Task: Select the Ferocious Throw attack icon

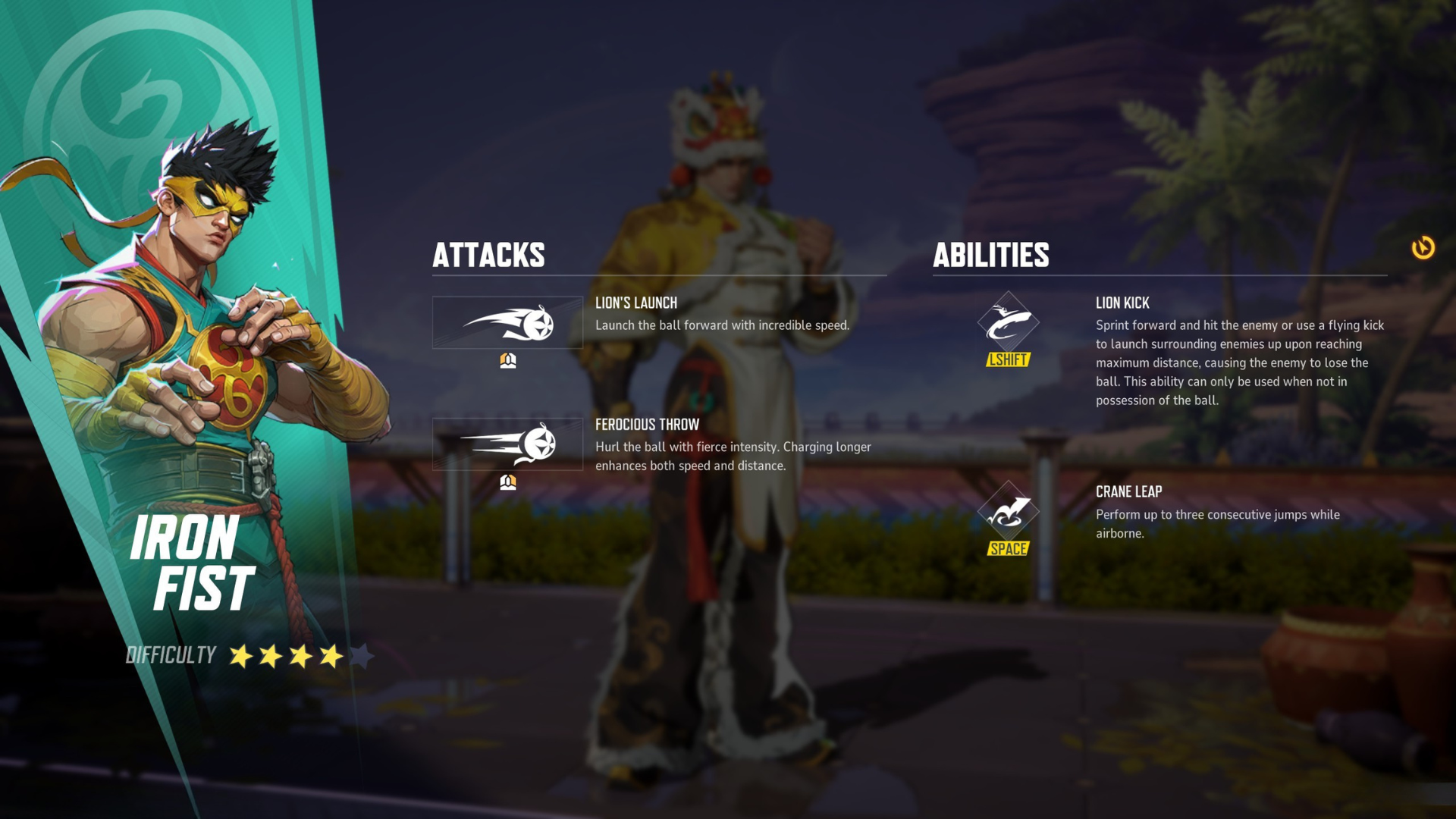Action: [x=507, y=445]
